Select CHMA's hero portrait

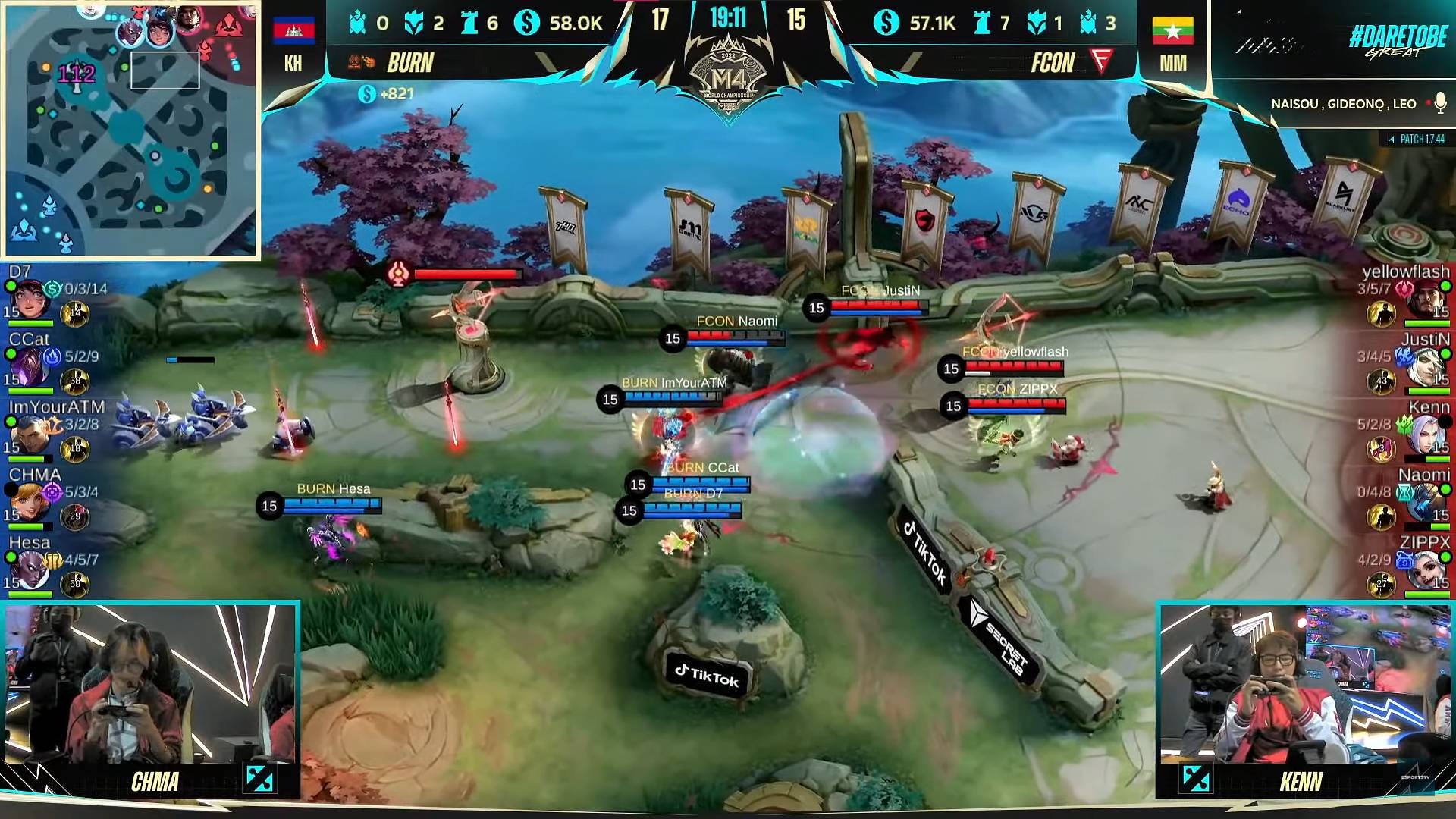click(x=30, y=502)
